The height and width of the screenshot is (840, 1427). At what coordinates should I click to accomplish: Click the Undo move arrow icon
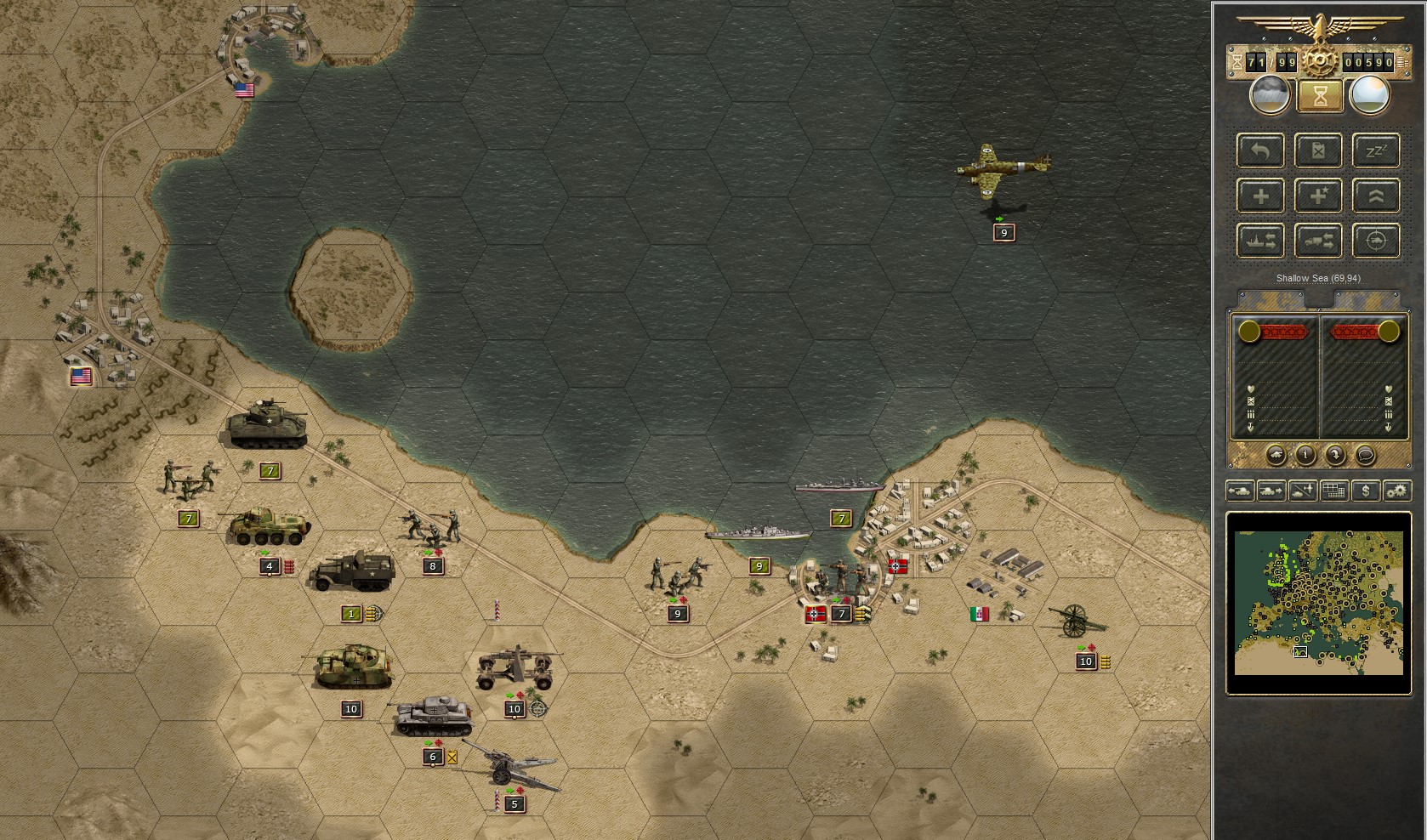pyautogui.click(x=1261, y=151)
